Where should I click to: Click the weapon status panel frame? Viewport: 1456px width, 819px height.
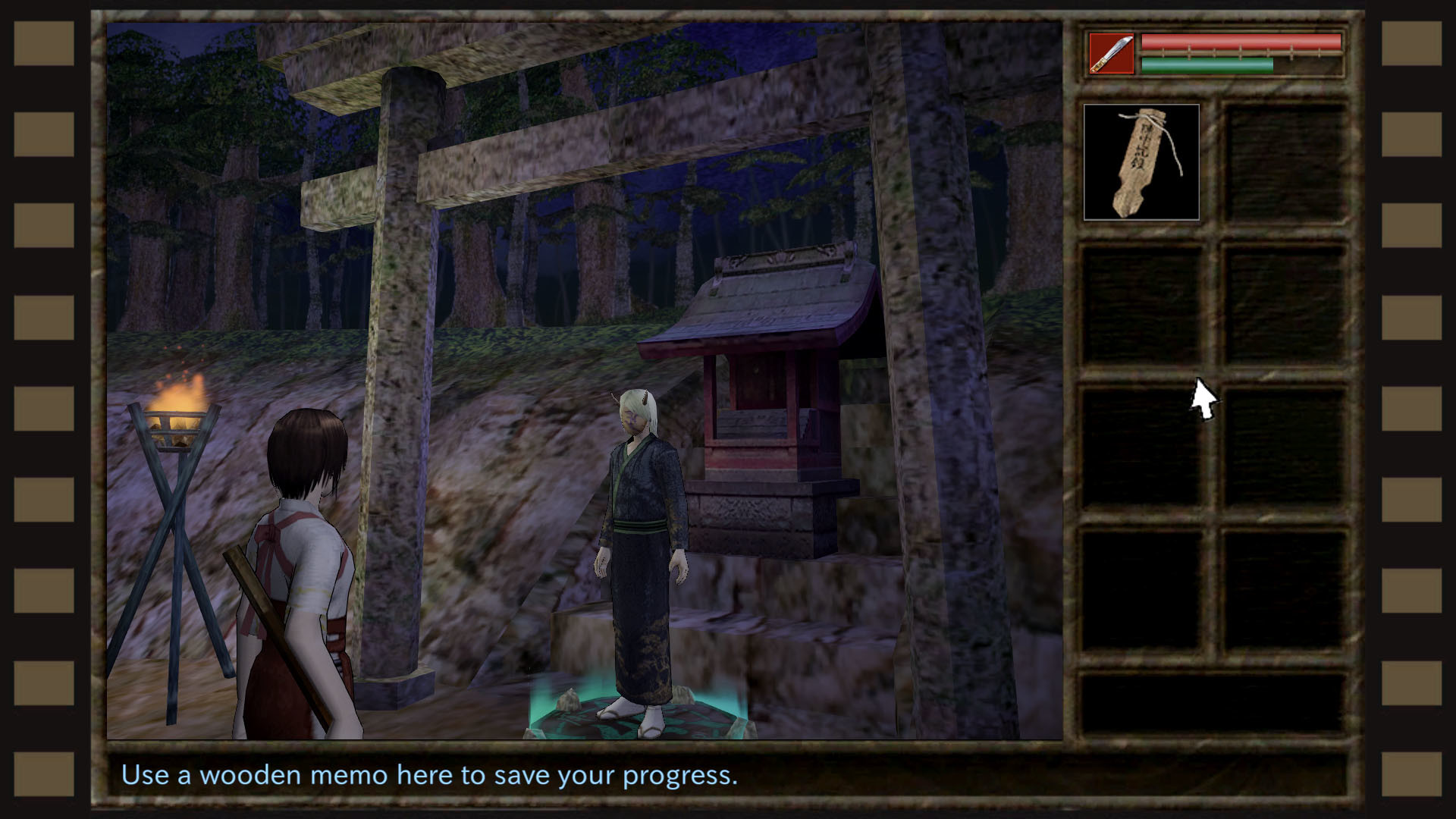1215,55
